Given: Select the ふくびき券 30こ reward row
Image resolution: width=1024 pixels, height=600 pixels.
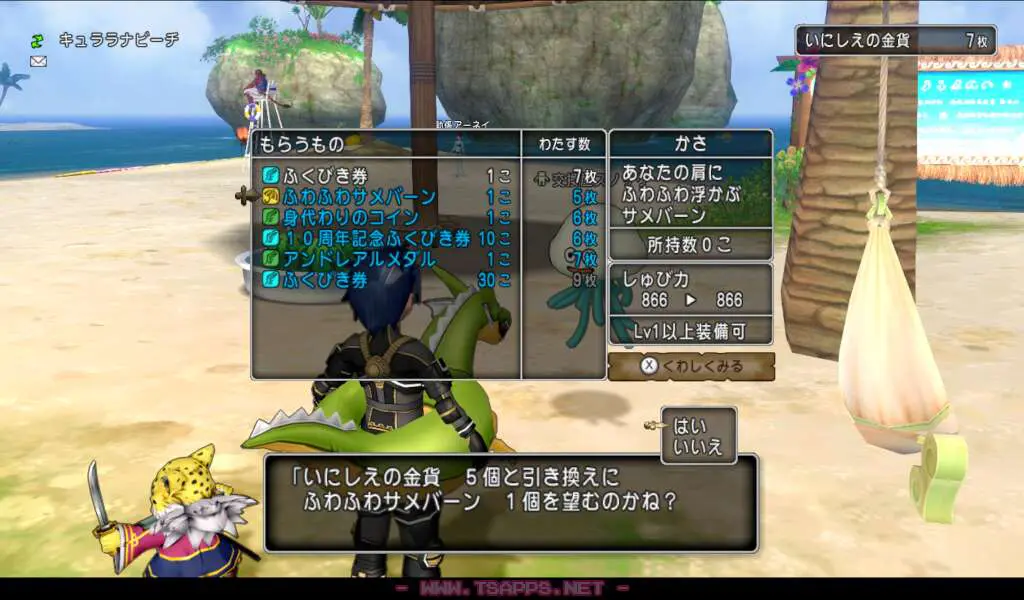Looking at the screenshot, I should click(x=385, y=280).
